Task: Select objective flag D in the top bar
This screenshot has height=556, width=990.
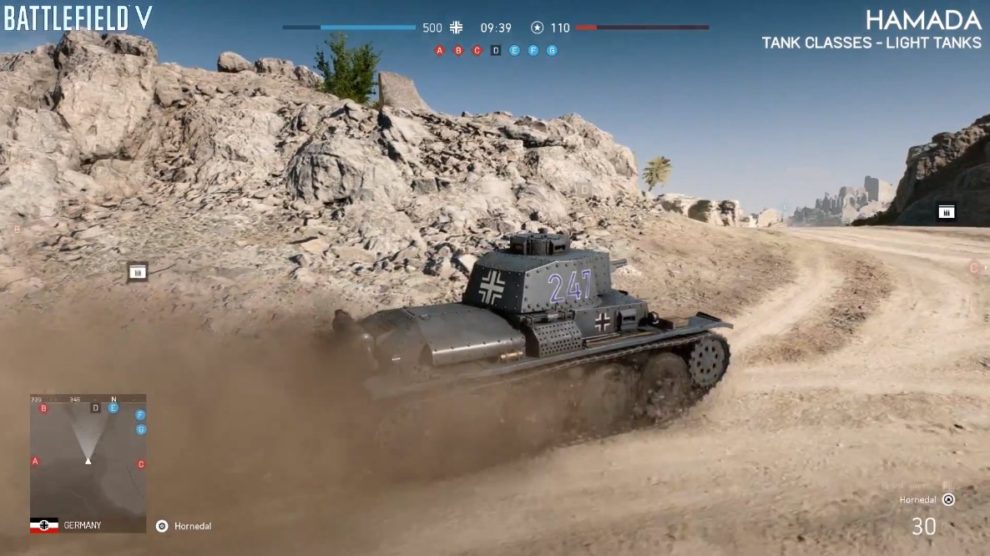Action: (x=495, y=50)
